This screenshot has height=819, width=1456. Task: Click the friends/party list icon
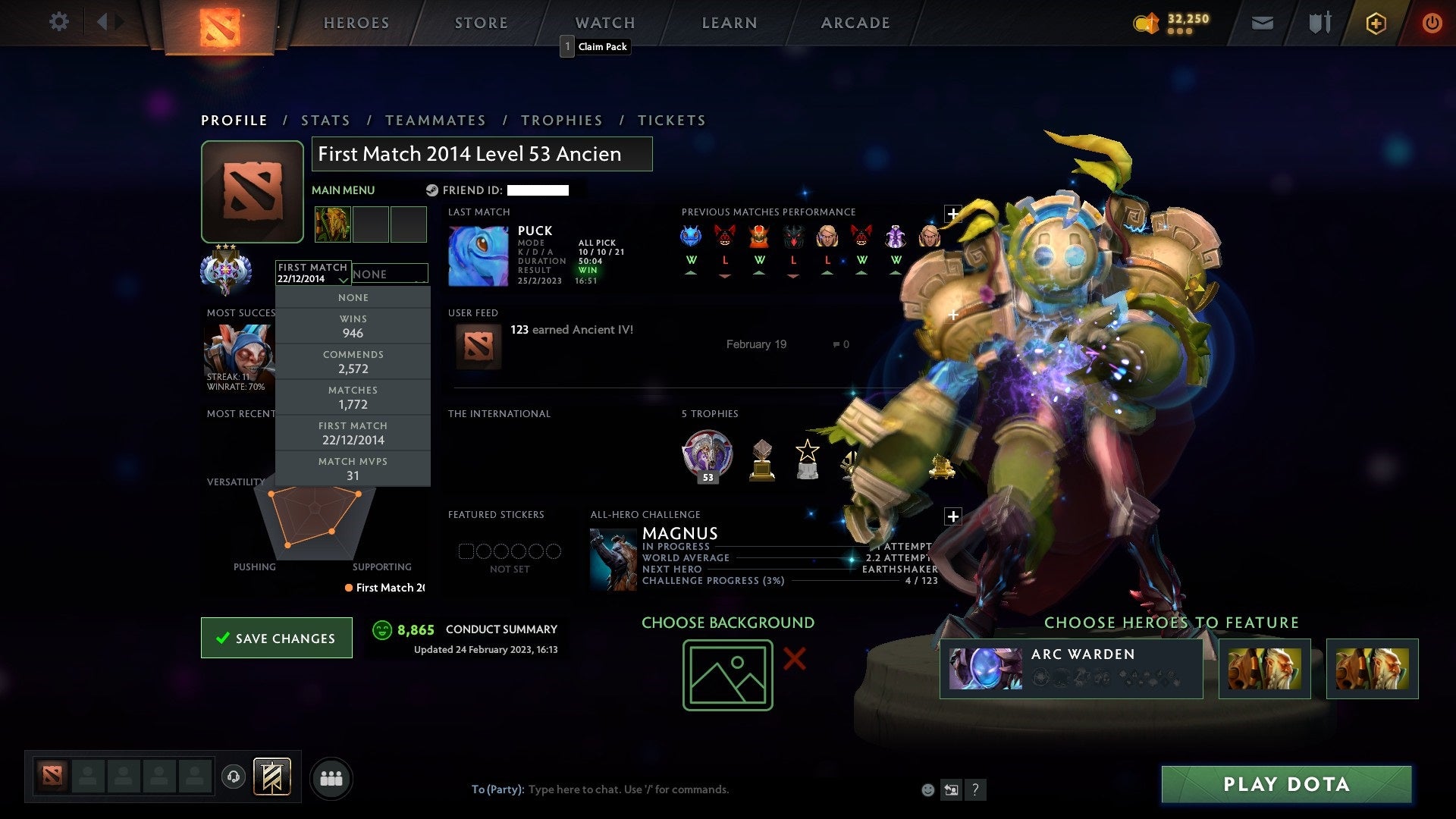331,777
